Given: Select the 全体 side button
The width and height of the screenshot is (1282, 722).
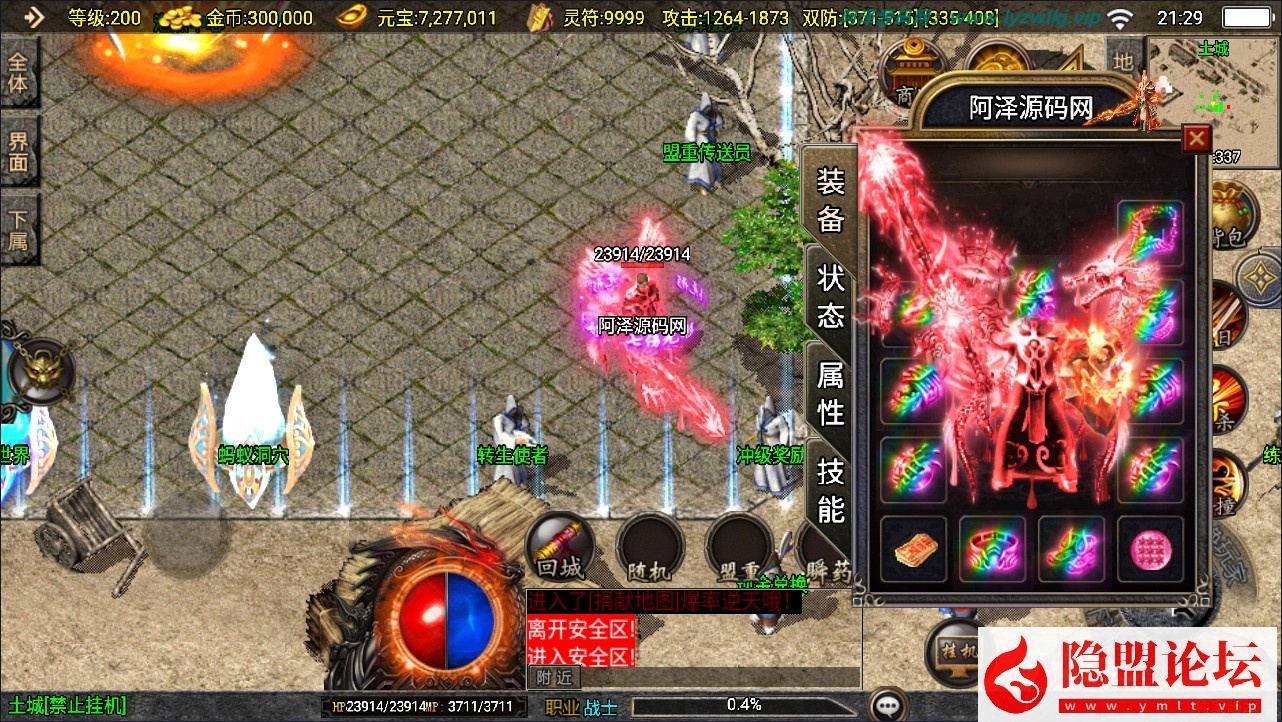Looking at the screenshot, I should pos(18,72).
